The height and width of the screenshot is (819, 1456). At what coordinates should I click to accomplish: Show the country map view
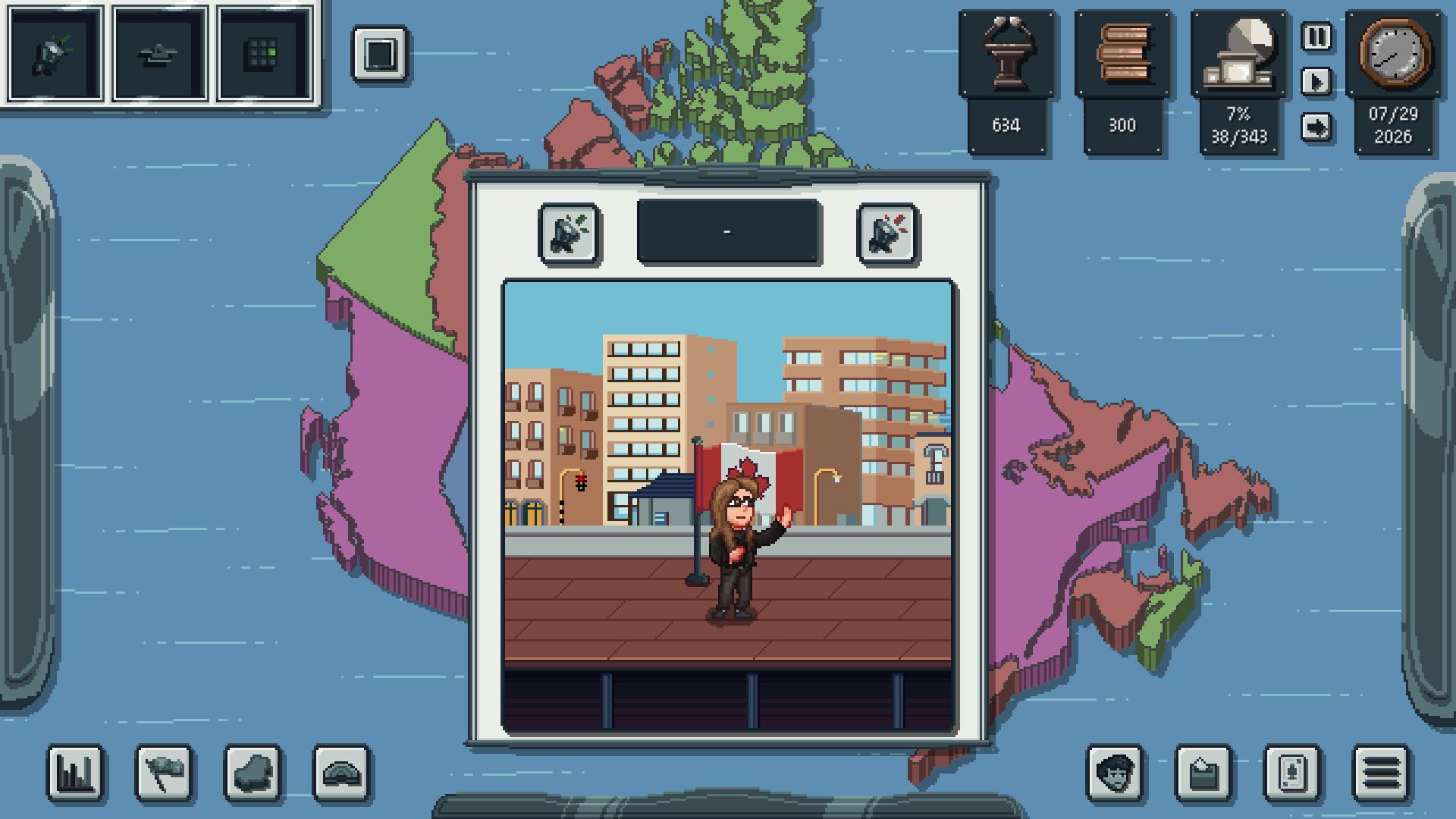253,773
